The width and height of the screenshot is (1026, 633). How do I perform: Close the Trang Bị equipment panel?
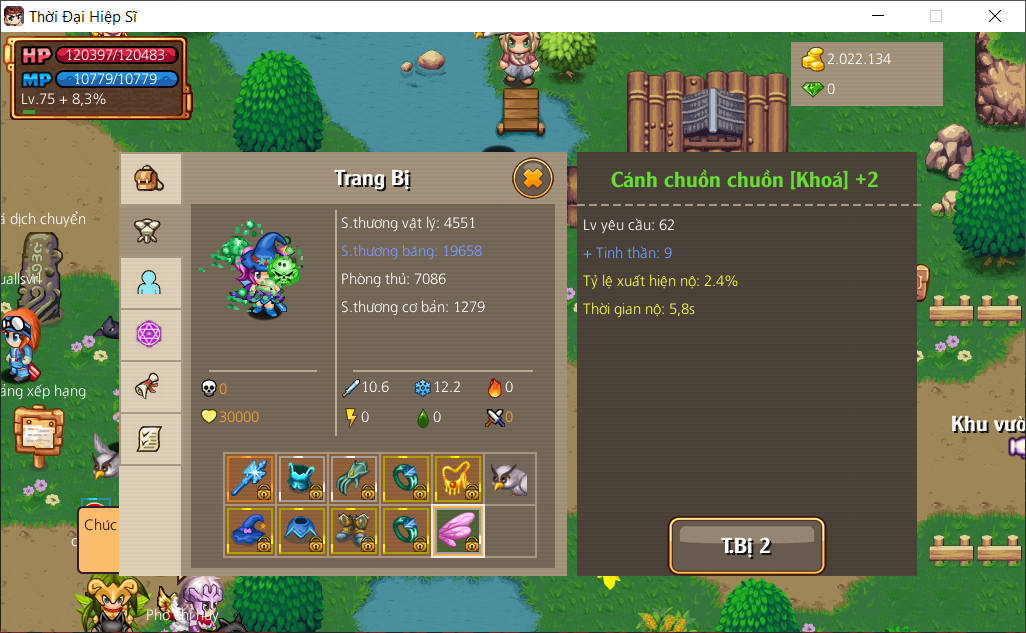(x=533, y=179)
